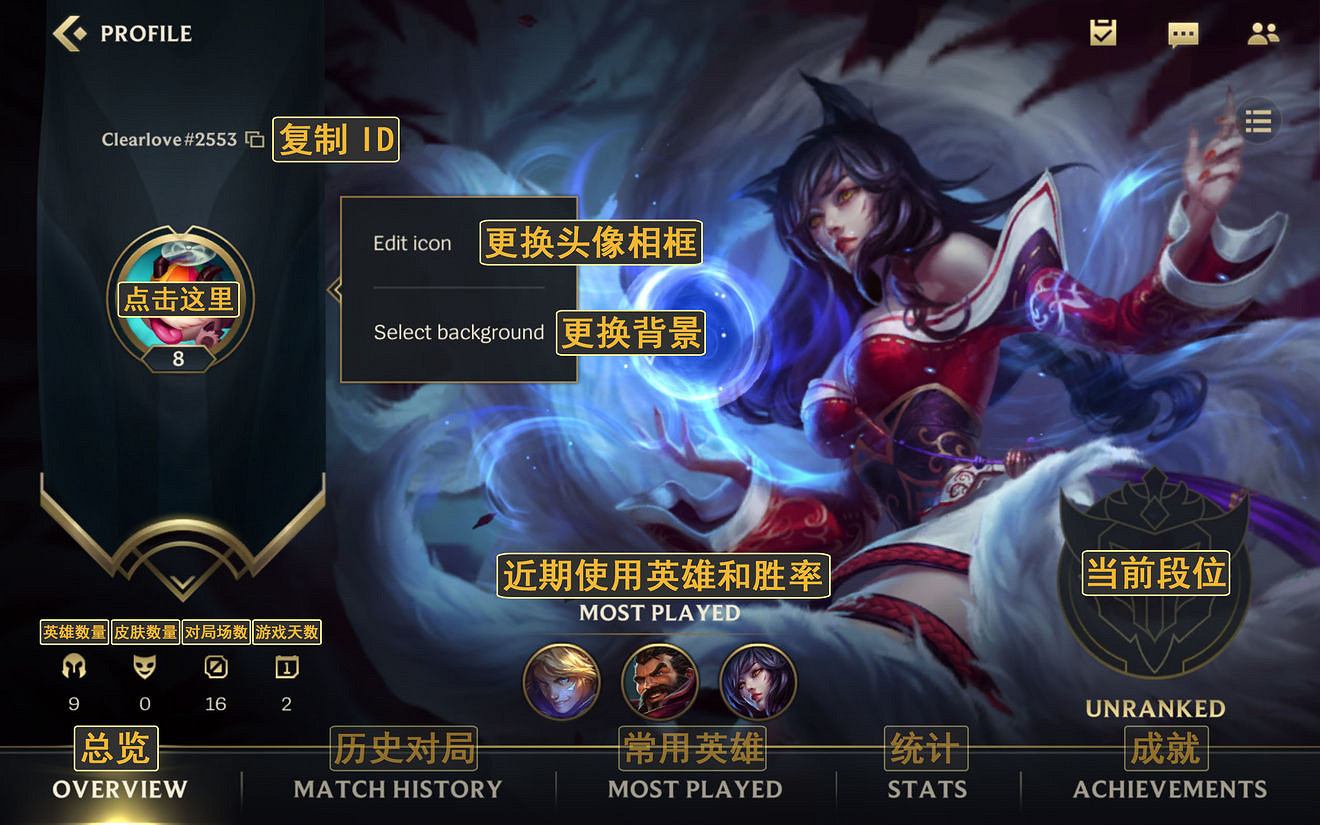Select Edit icon from the popup menu
Image resolution: width=1320 pixels, height=825 pixels.
point(412,242)
